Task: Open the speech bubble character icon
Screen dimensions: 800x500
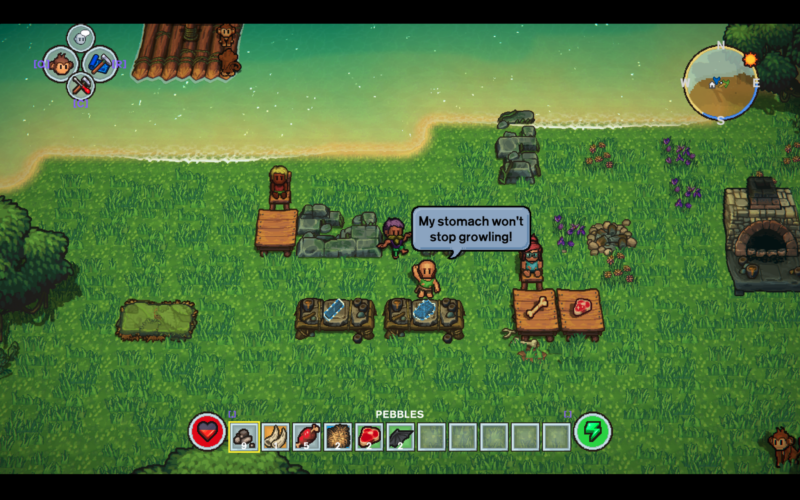Action: (81, 39)
